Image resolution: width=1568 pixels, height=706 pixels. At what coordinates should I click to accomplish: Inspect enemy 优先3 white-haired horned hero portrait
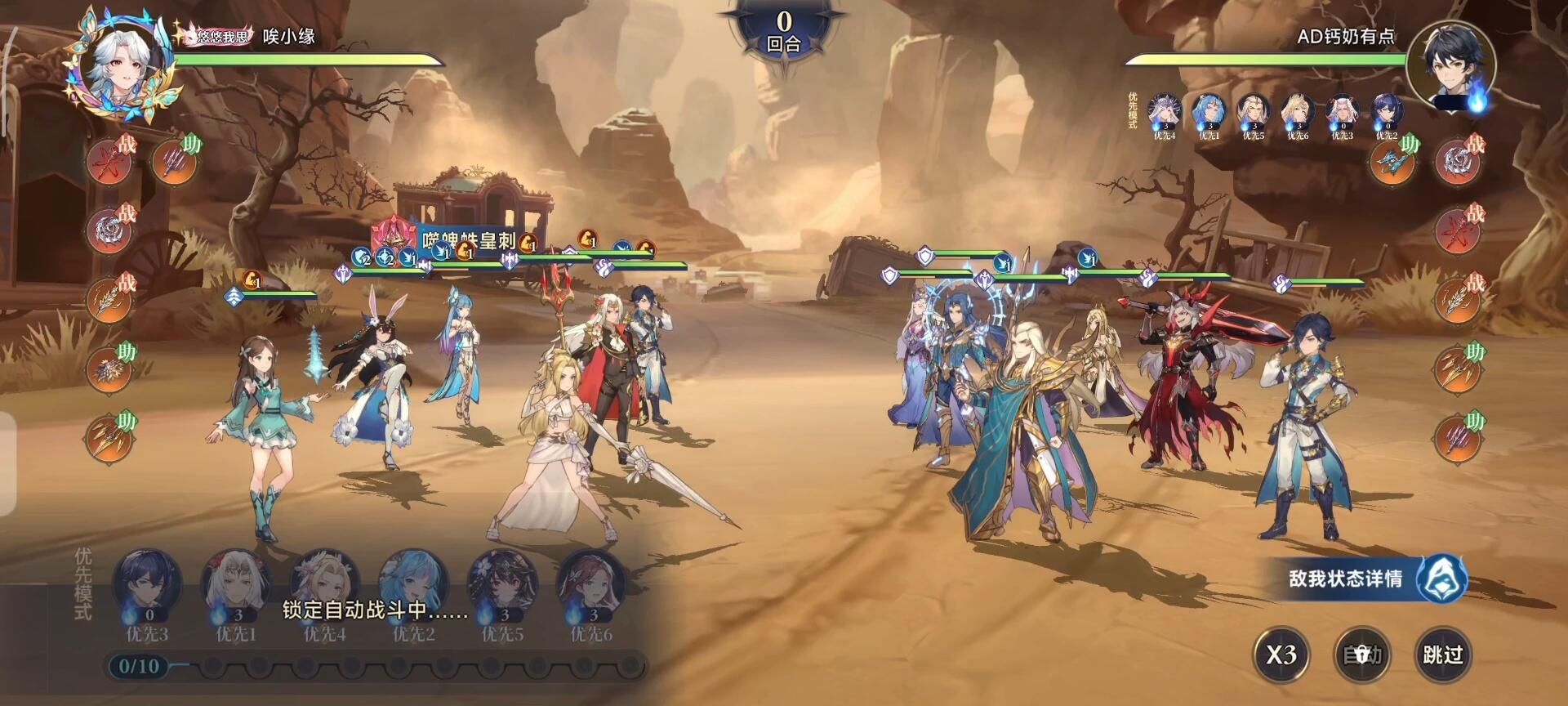point(1342,113)
